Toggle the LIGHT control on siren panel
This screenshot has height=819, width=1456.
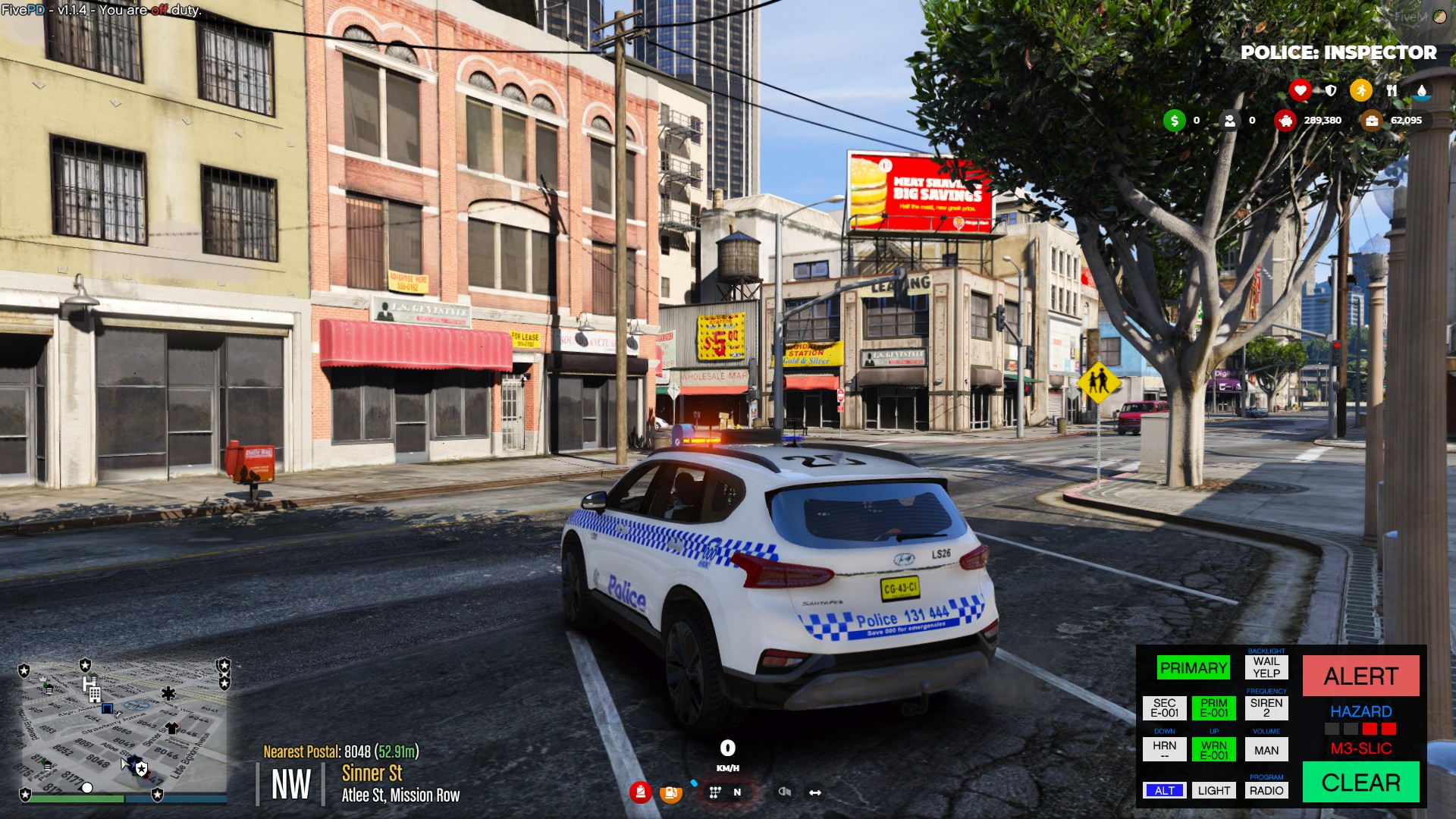tap(1213, 789)
